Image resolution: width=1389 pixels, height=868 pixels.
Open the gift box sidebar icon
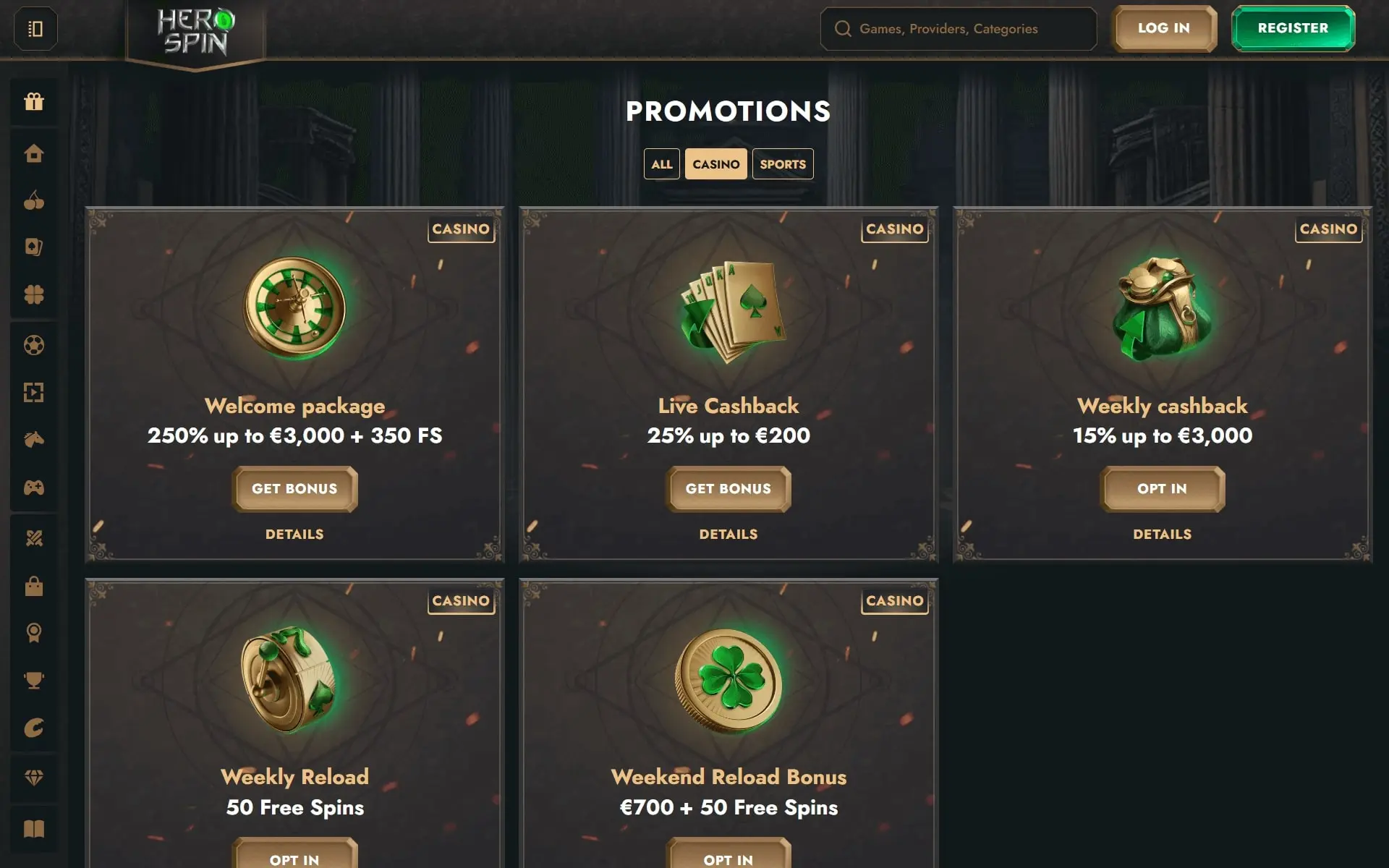pos(34,102)
